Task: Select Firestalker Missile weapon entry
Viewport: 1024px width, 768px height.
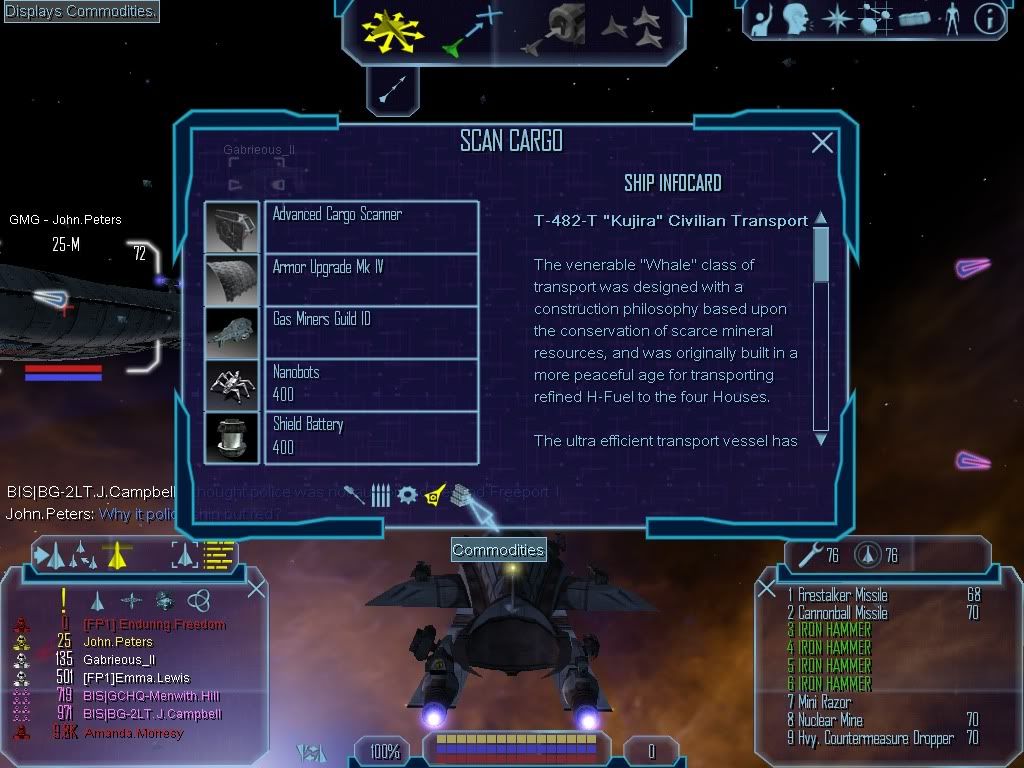Action: 842,595
